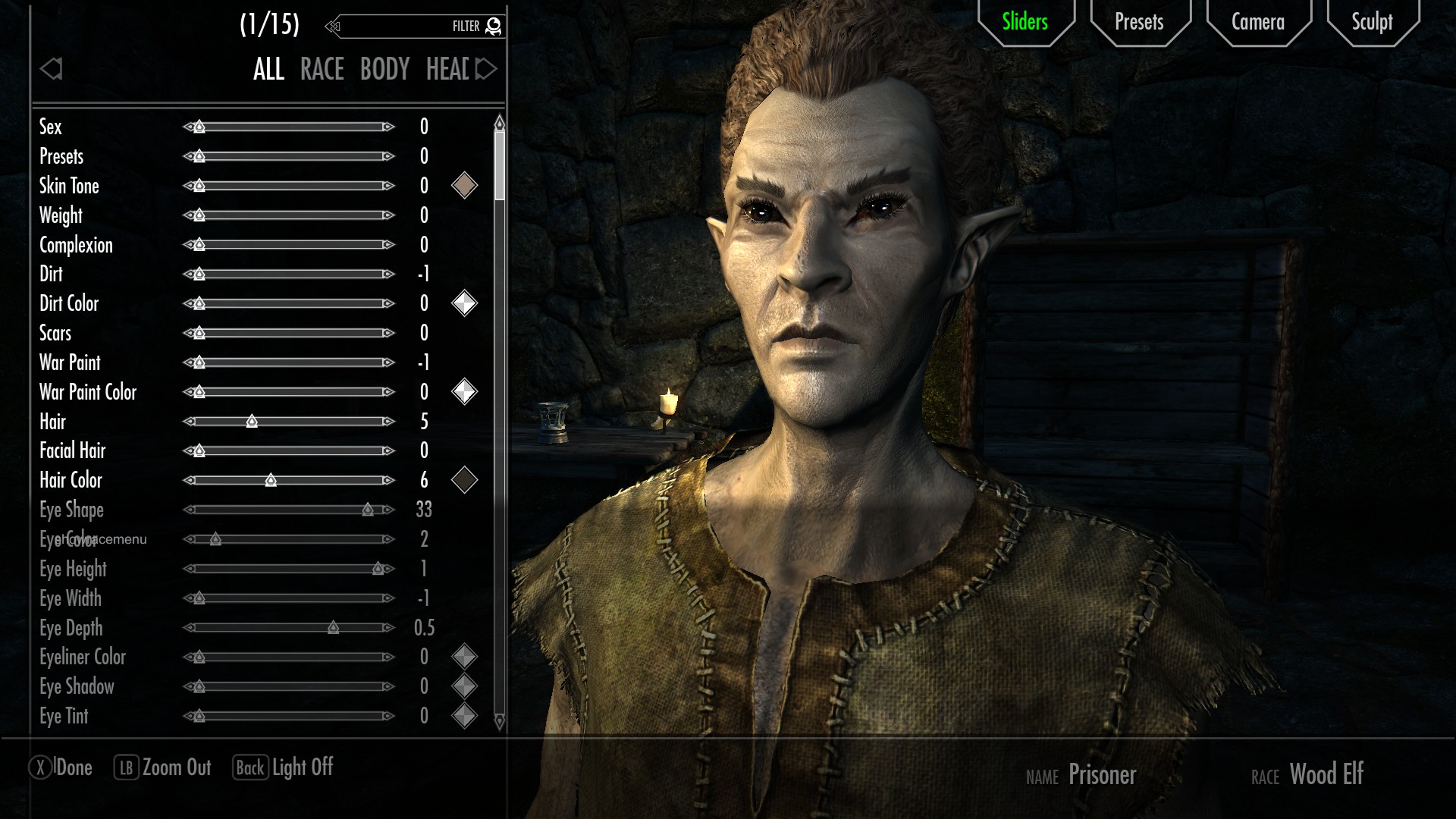This screenshot has height=819, width=1456.
Task: Click the category list right arrow
Action: (486, 70)
